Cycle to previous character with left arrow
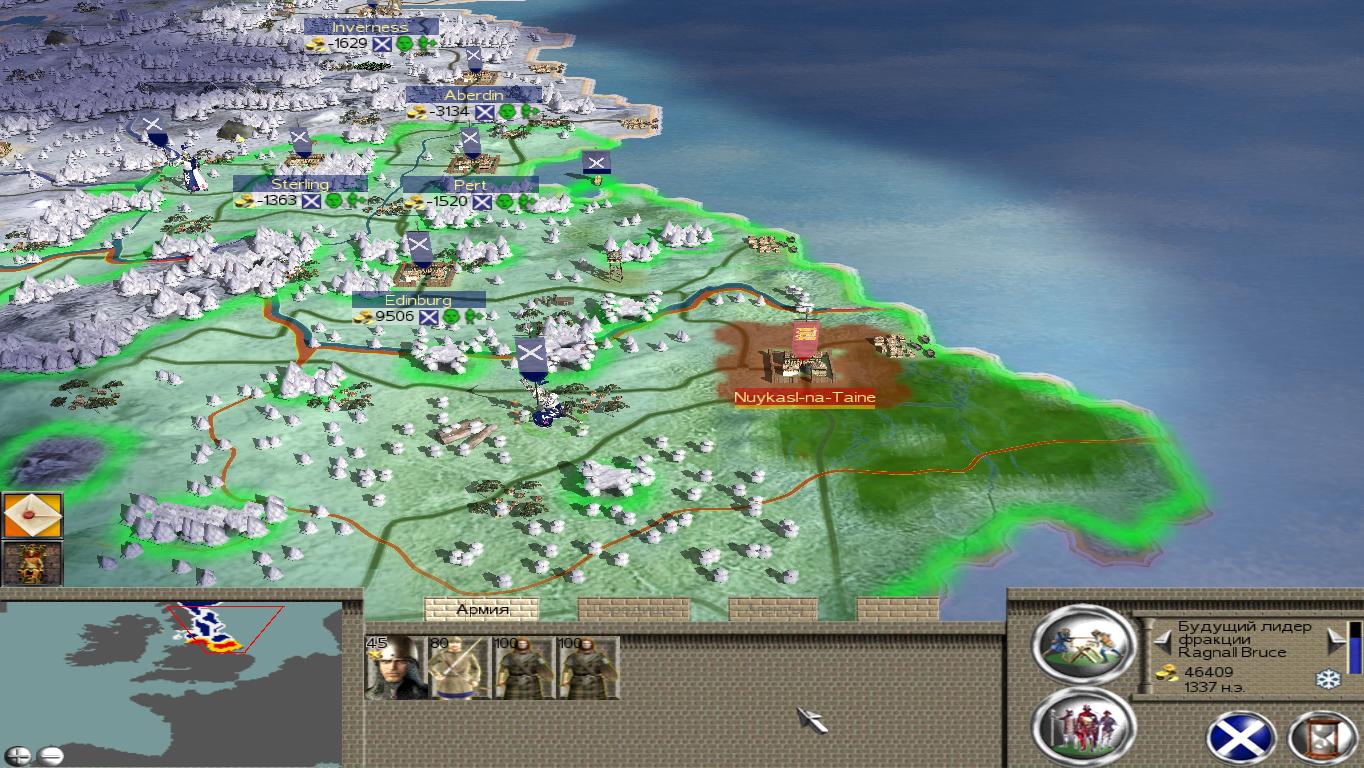 (x=1162, y=638)
